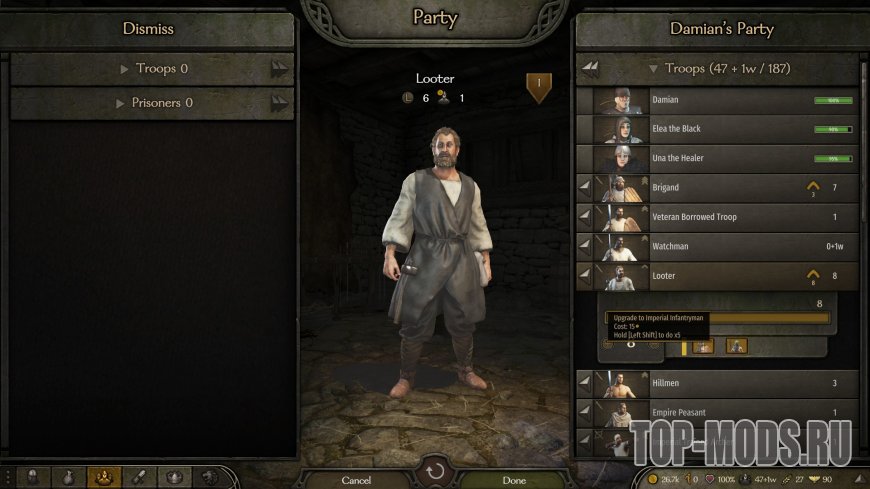Expand the dismissed Troops section
The image size is (870, 489).
(x=154, y=69)
